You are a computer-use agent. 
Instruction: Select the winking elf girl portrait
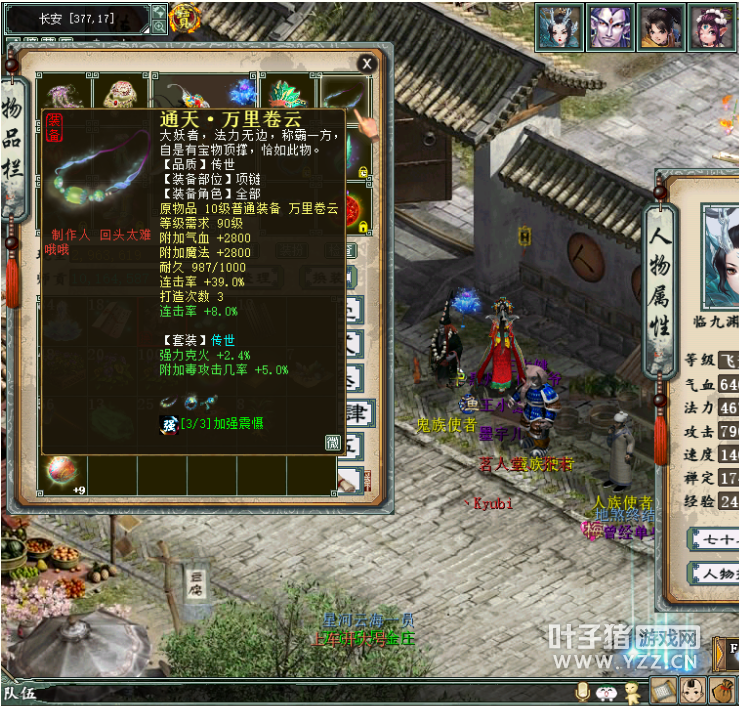pyautogui.click(x=712, y=27)
